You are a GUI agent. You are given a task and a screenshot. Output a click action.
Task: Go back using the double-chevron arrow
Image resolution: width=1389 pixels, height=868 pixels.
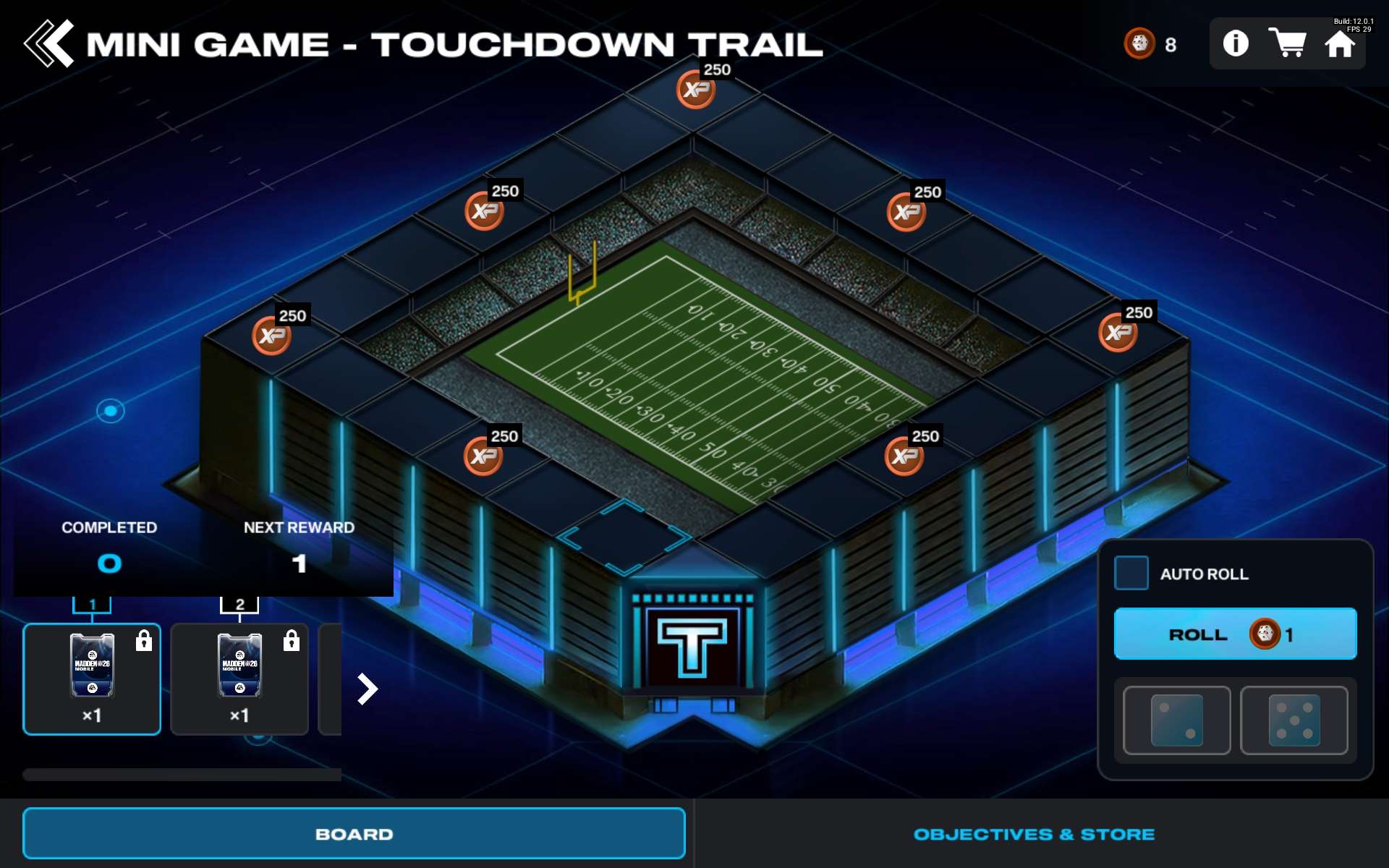click(49, 43)
